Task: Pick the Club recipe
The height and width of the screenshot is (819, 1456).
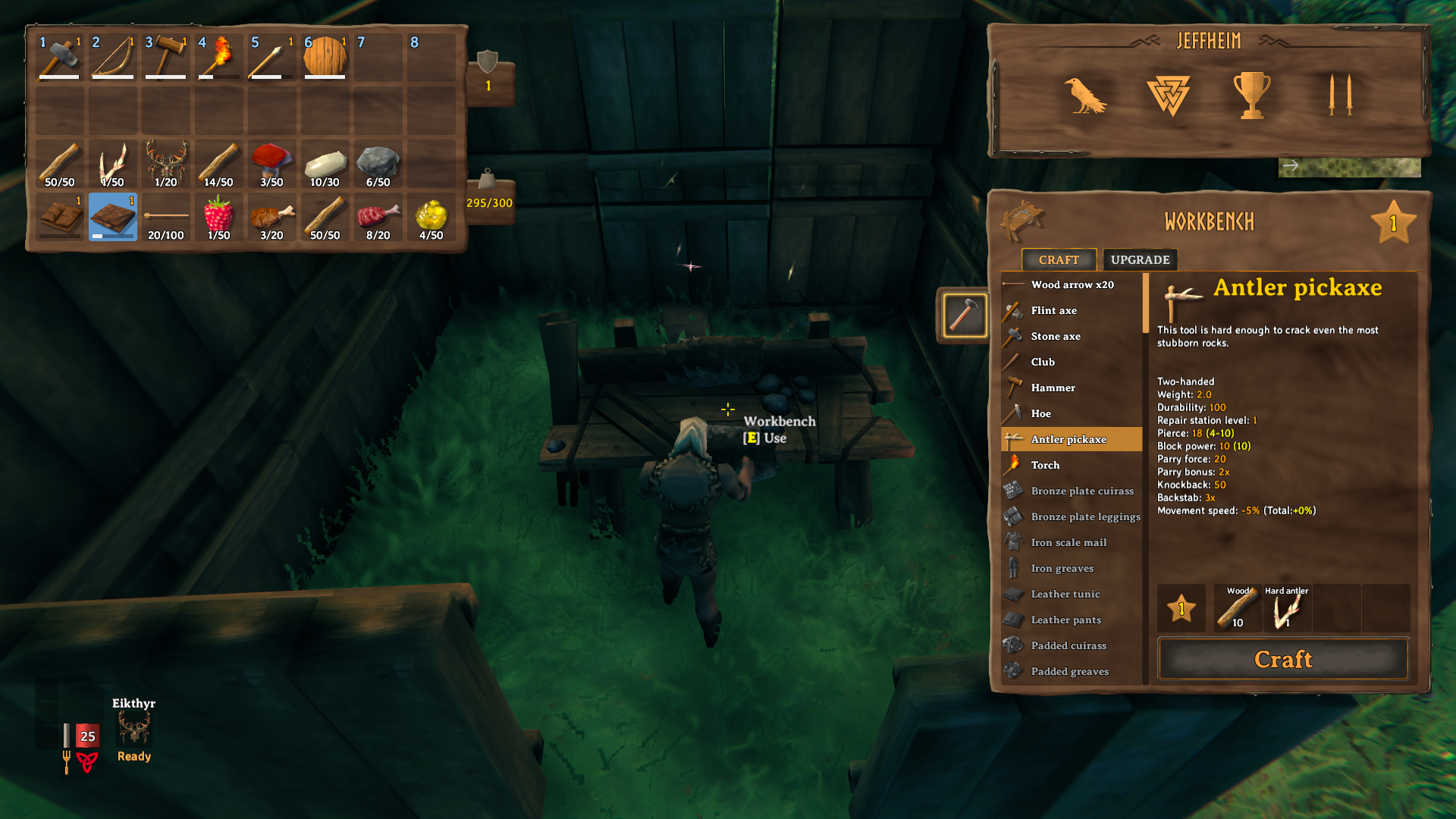Action: [x=1043, y=362]
